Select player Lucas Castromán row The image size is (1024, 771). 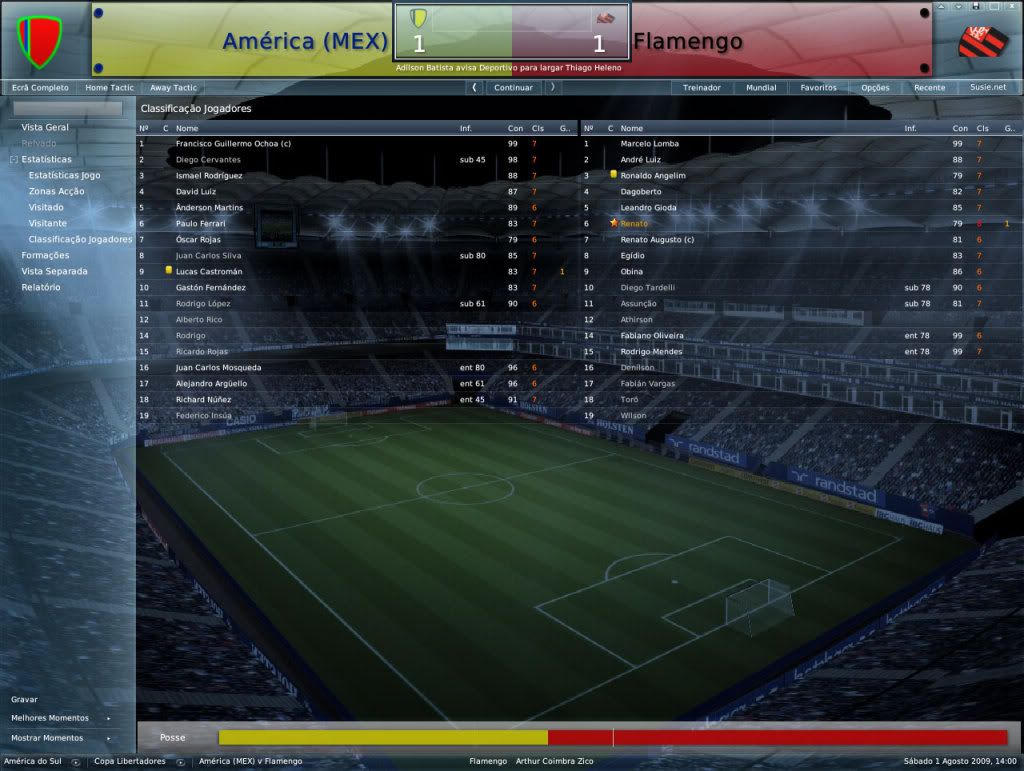[207, 271]
